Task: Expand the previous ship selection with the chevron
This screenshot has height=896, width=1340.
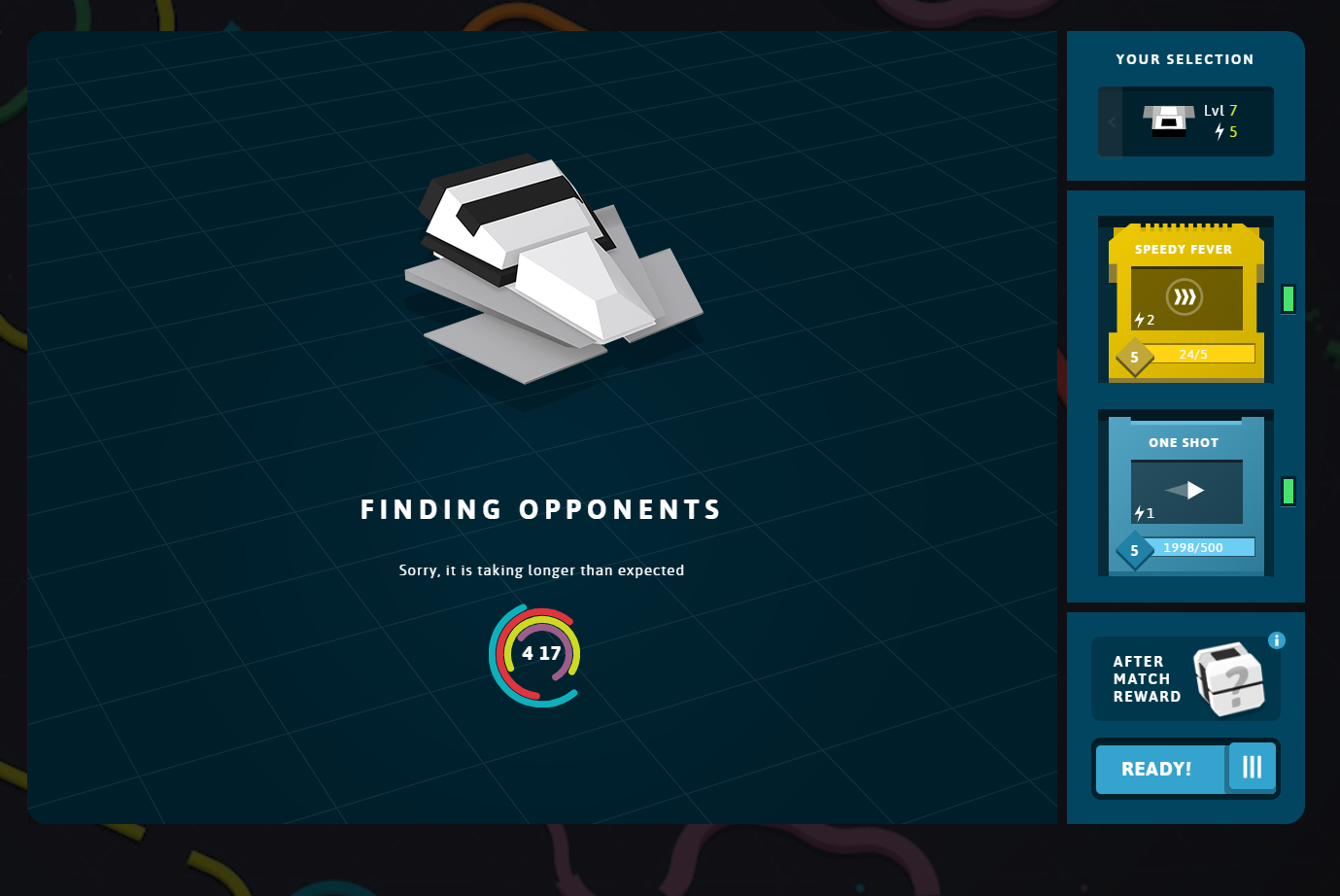Action: [x=1112, y=121]
